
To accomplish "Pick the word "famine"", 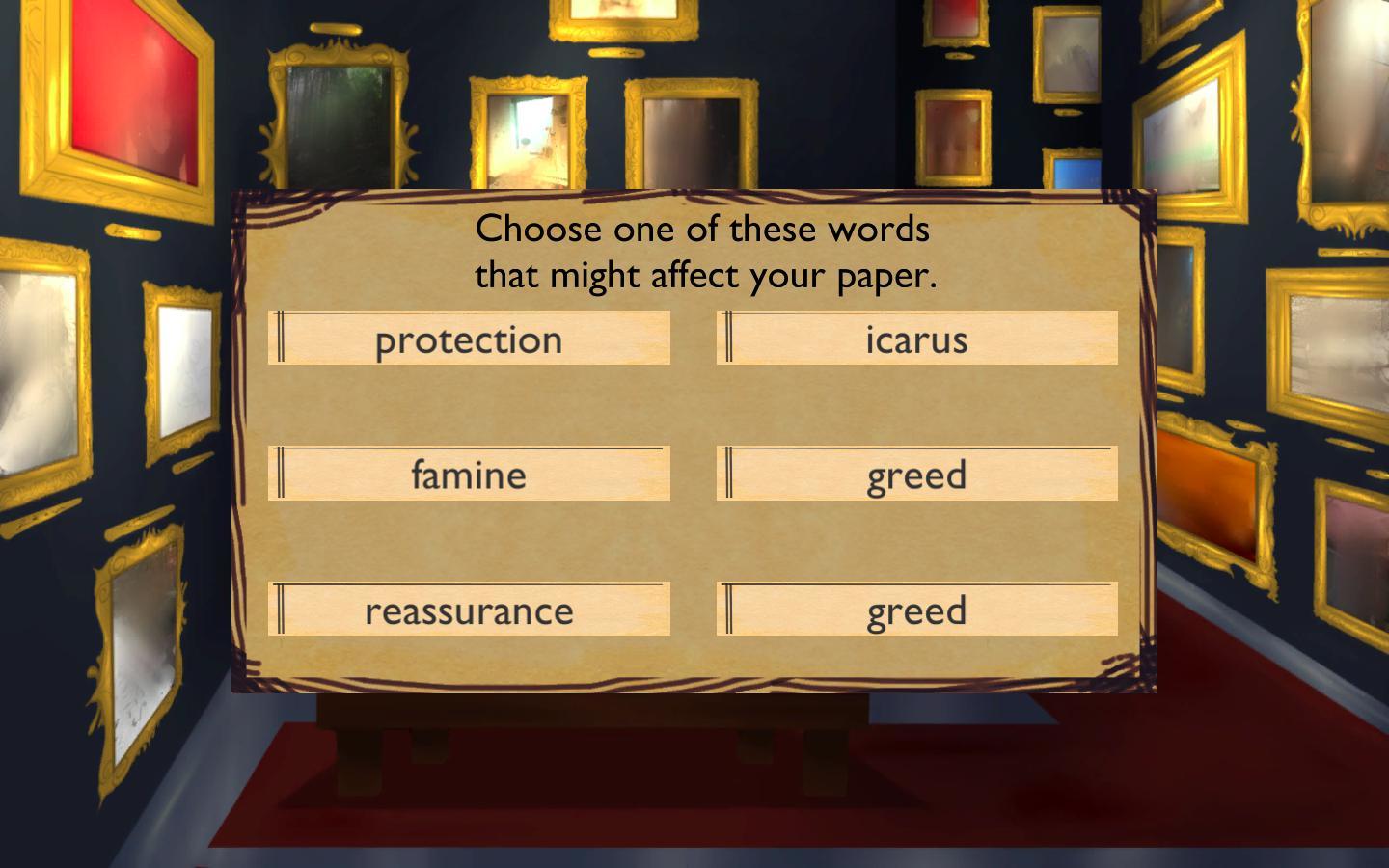I will [x=470, y=474].
